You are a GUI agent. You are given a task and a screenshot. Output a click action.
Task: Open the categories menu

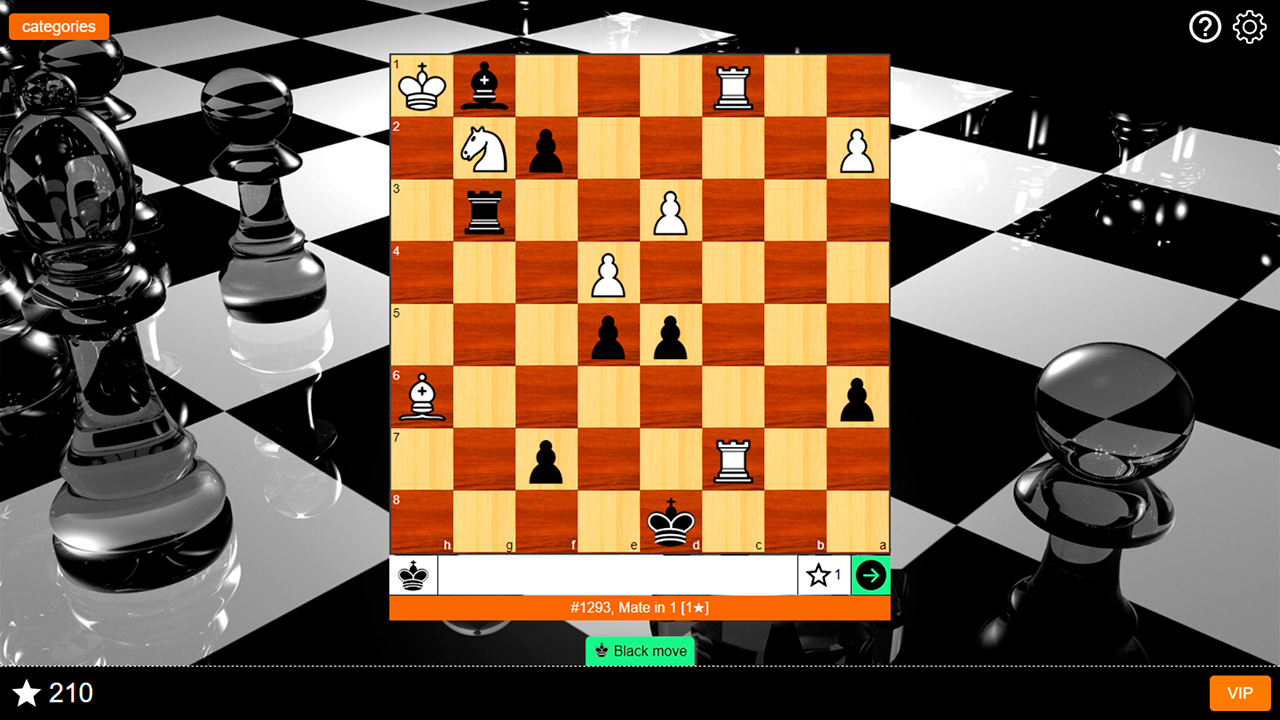click(58, 27)
